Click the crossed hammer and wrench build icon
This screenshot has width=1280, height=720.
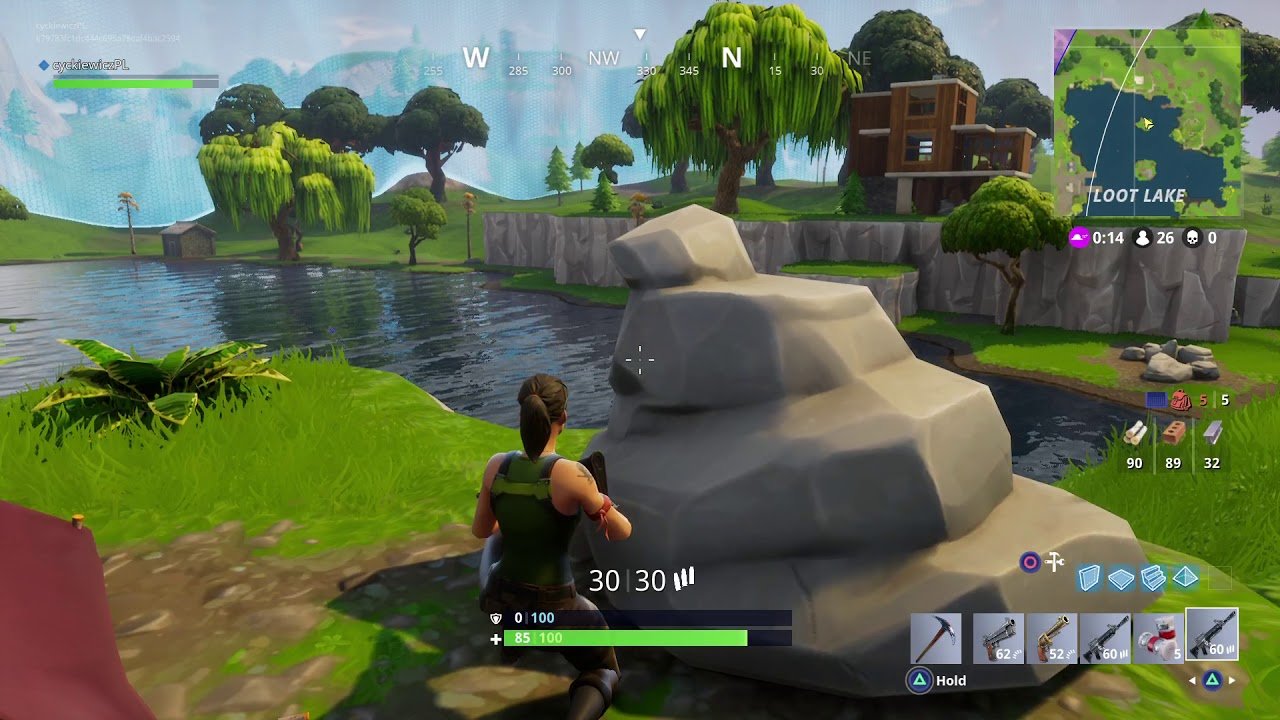1054,562
